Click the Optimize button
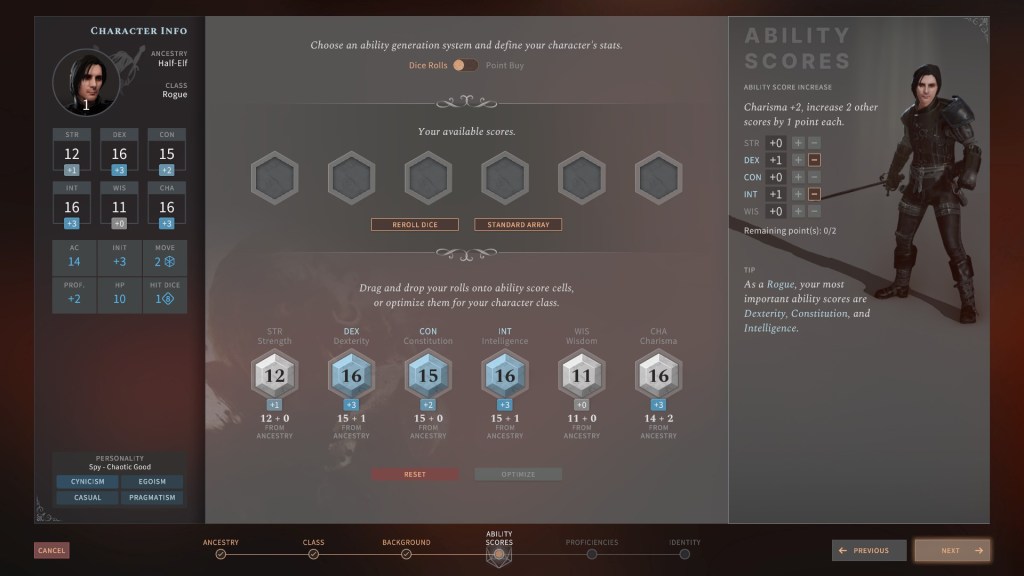 click(518, 474)
